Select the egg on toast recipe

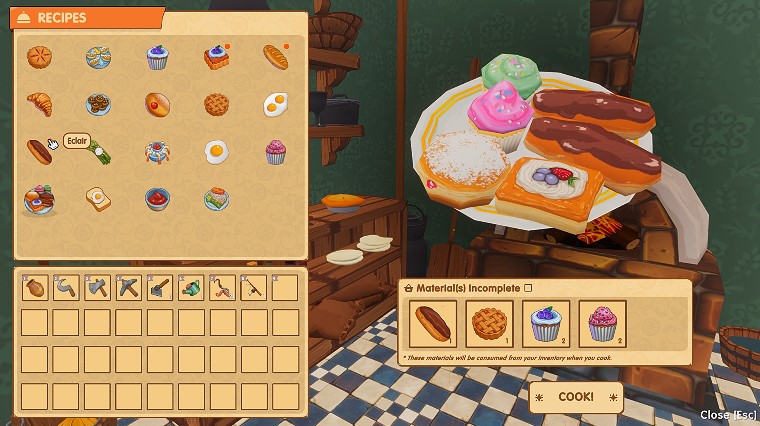tap(98, 199)
